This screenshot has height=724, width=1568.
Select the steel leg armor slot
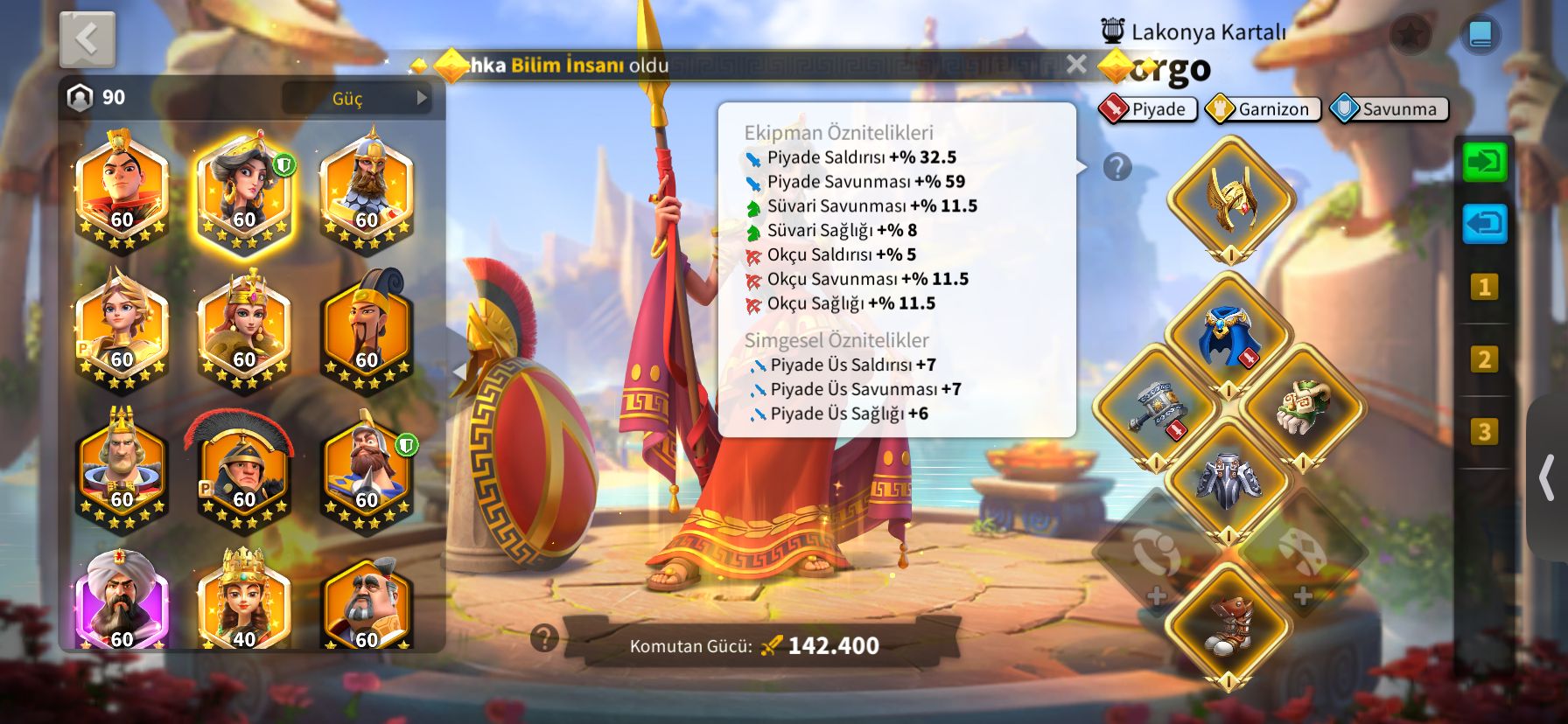pyautogui.click(x=1228, y=480)
